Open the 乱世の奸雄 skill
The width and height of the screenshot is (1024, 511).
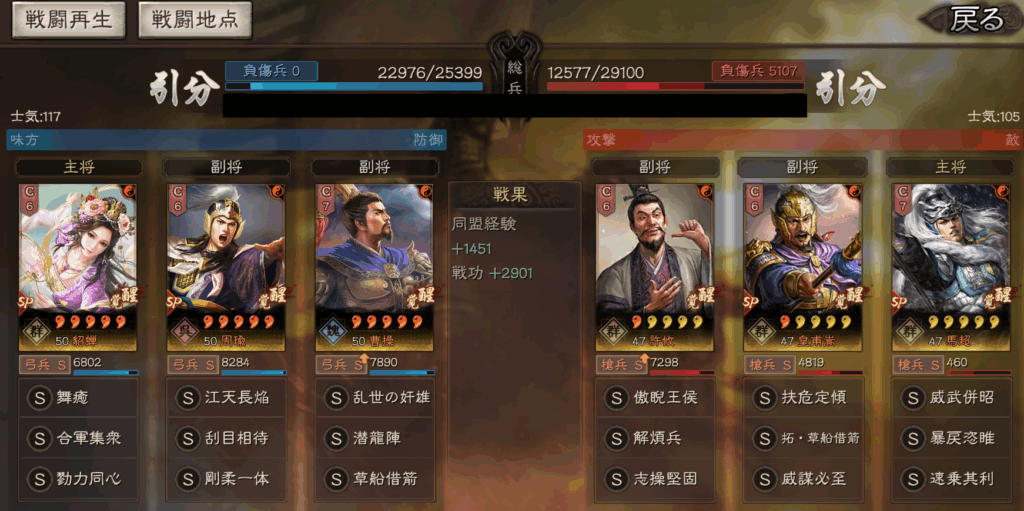pyautogui.click(x=374, y=397)
